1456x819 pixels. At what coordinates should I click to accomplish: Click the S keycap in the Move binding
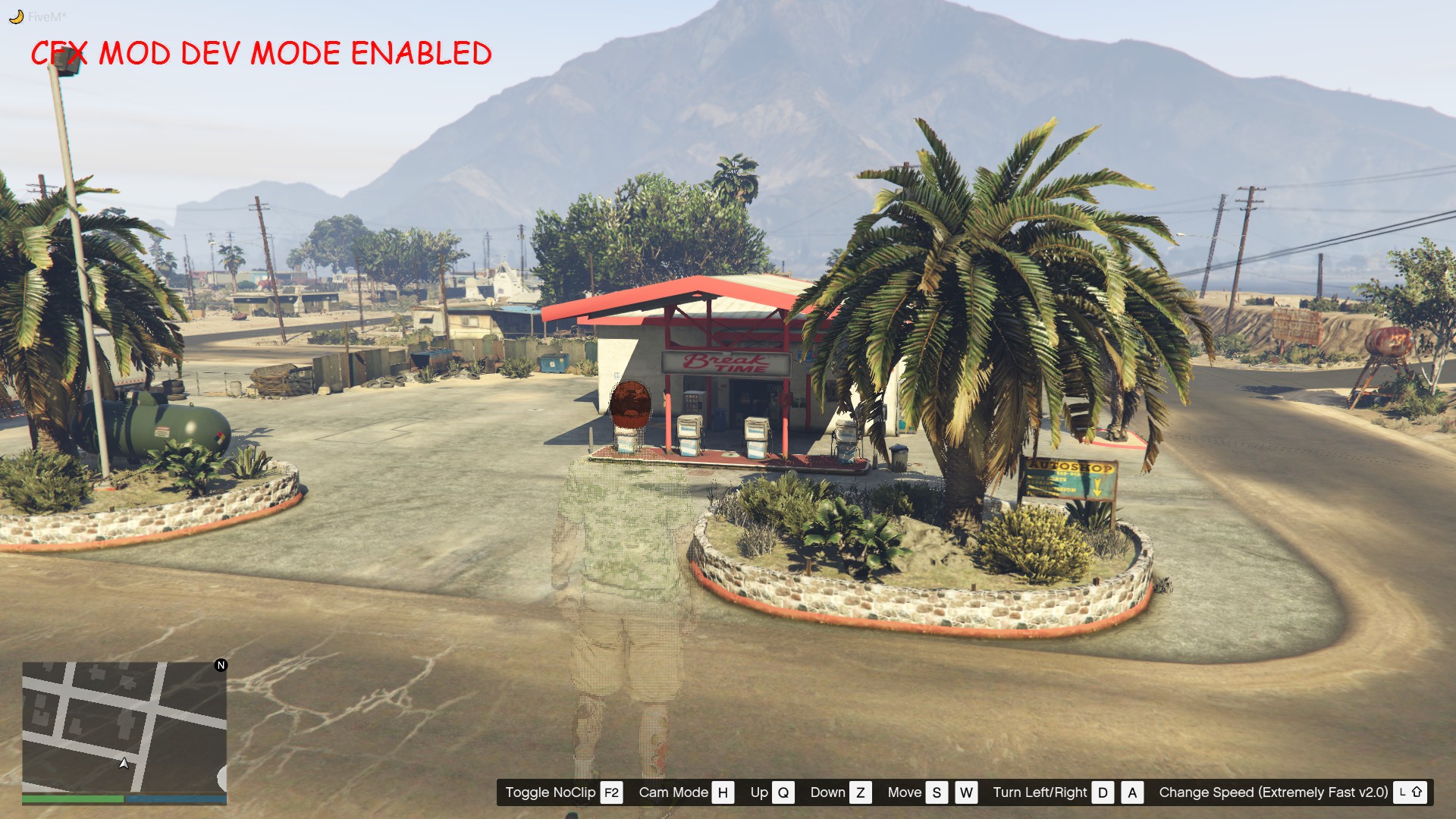936,792
